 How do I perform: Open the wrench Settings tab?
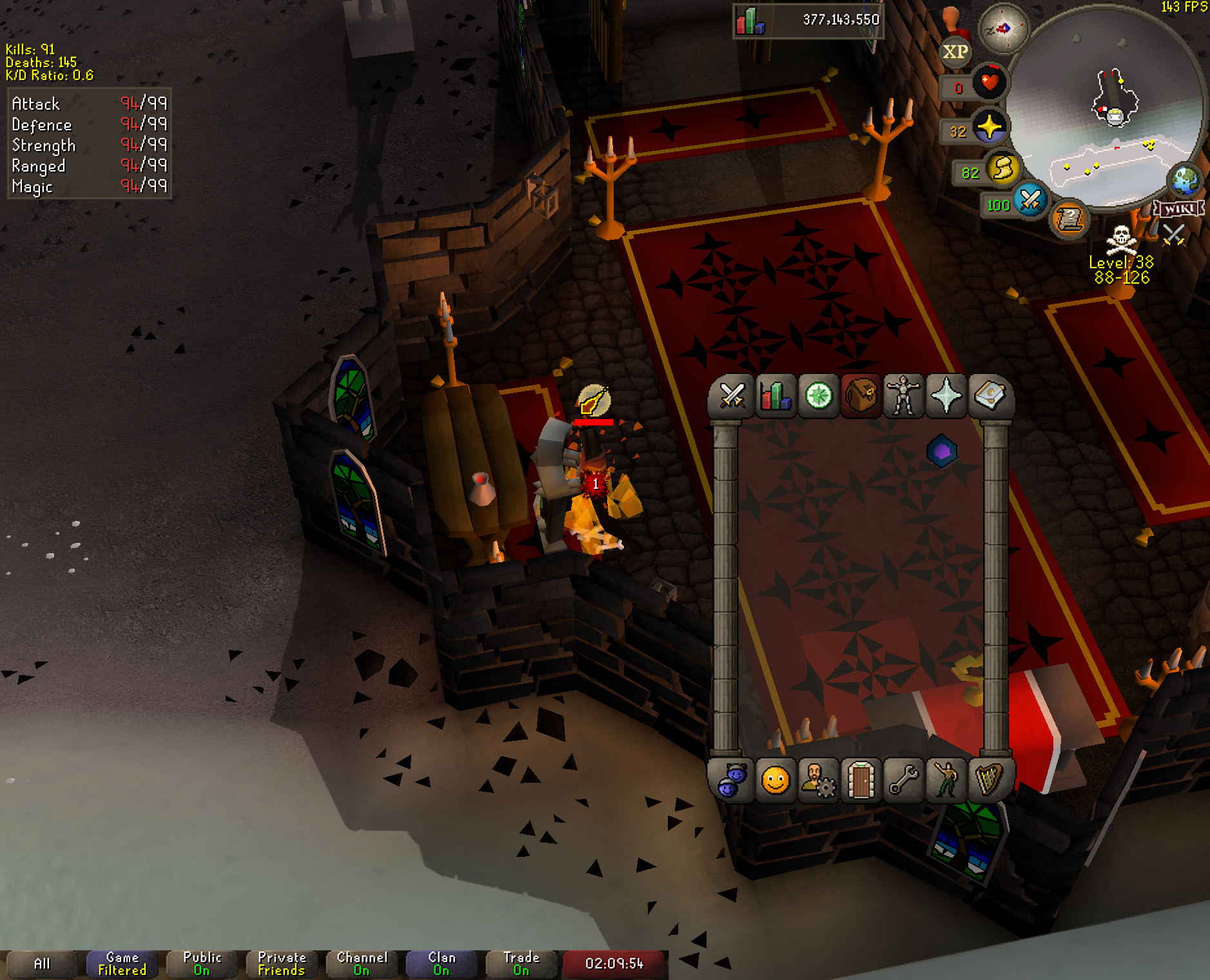[903, 781]
